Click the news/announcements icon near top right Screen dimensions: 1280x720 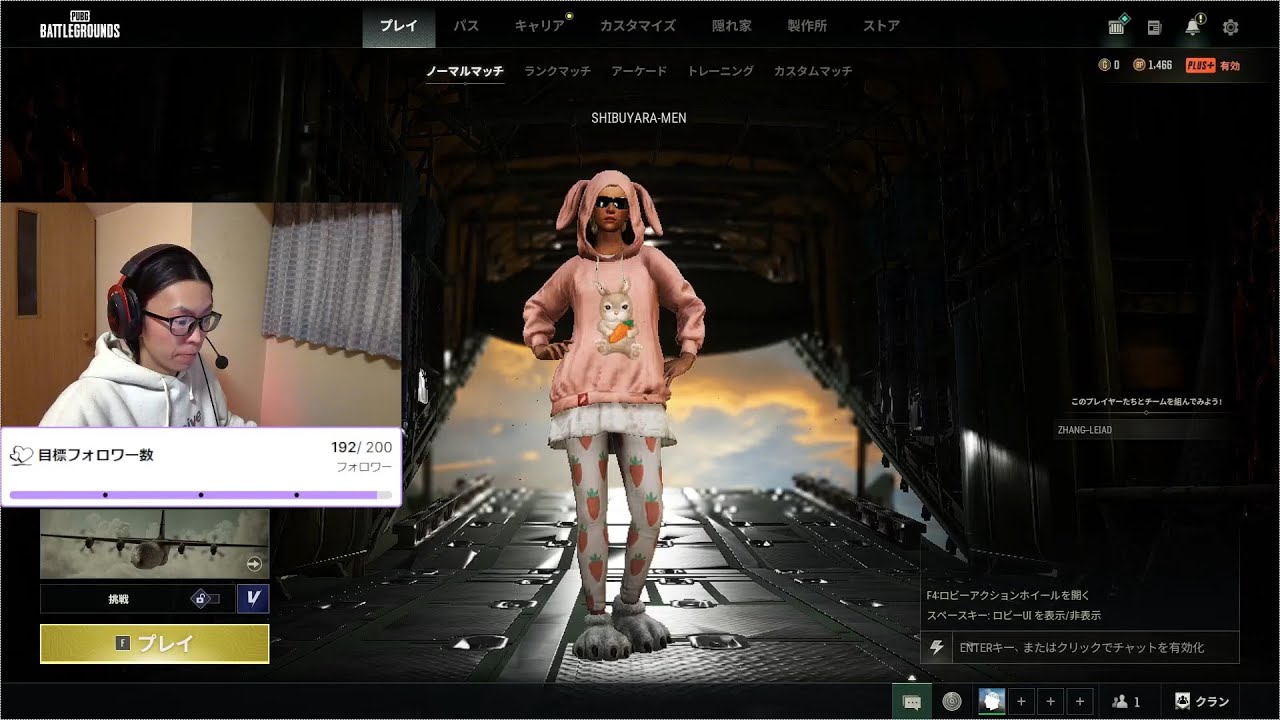[x=1154, y=27]
